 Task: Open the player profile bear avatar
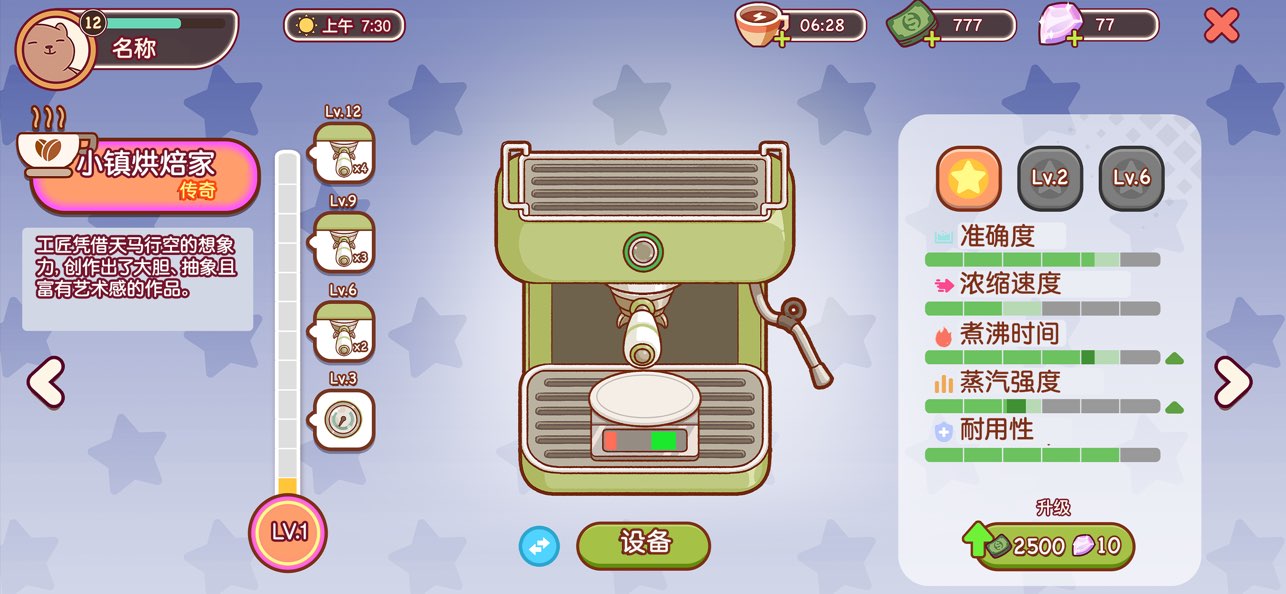click(x=55, y=47)
